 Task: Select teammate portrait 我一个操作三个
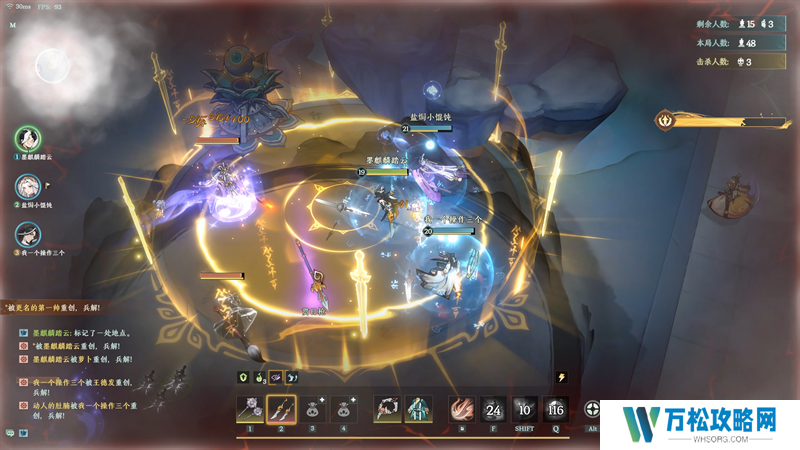pos(27,235)
